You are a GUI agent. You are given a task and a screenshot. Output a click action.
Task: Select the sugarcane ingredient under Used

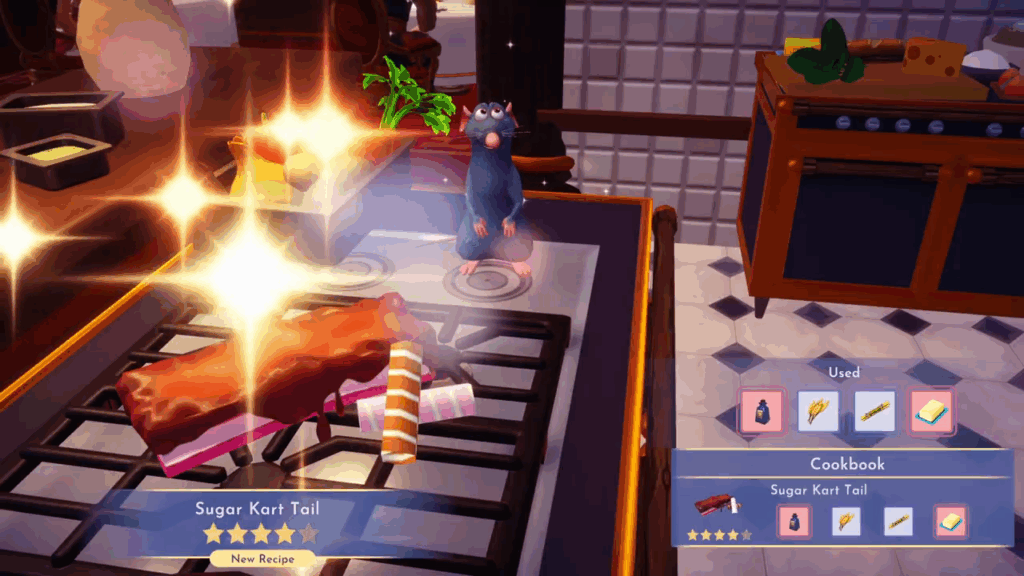tap(875, 411)
